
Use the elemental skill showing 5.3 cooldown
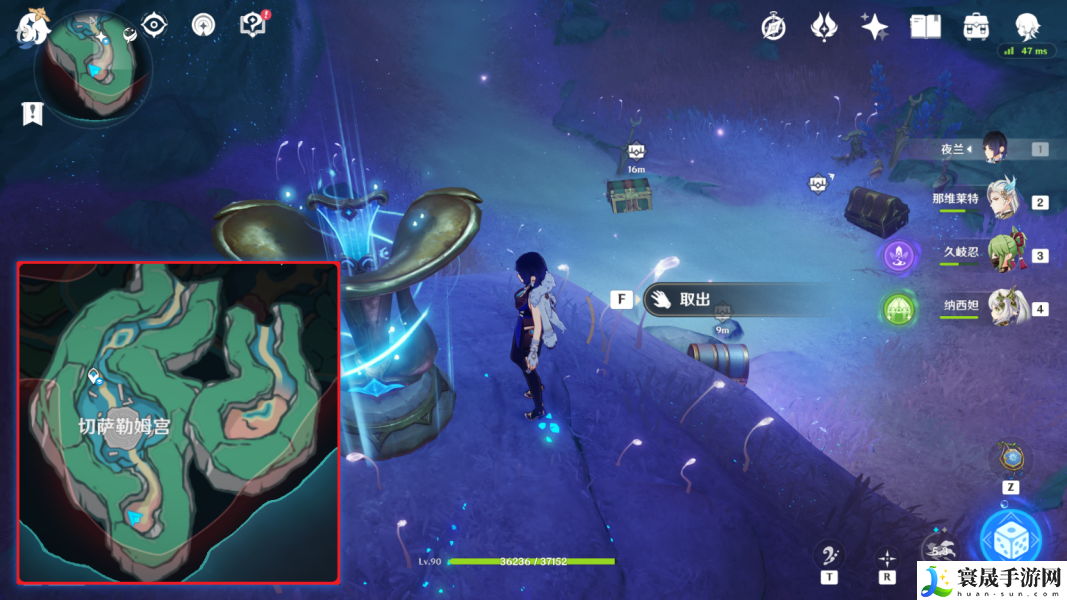(x=941, y=551)
